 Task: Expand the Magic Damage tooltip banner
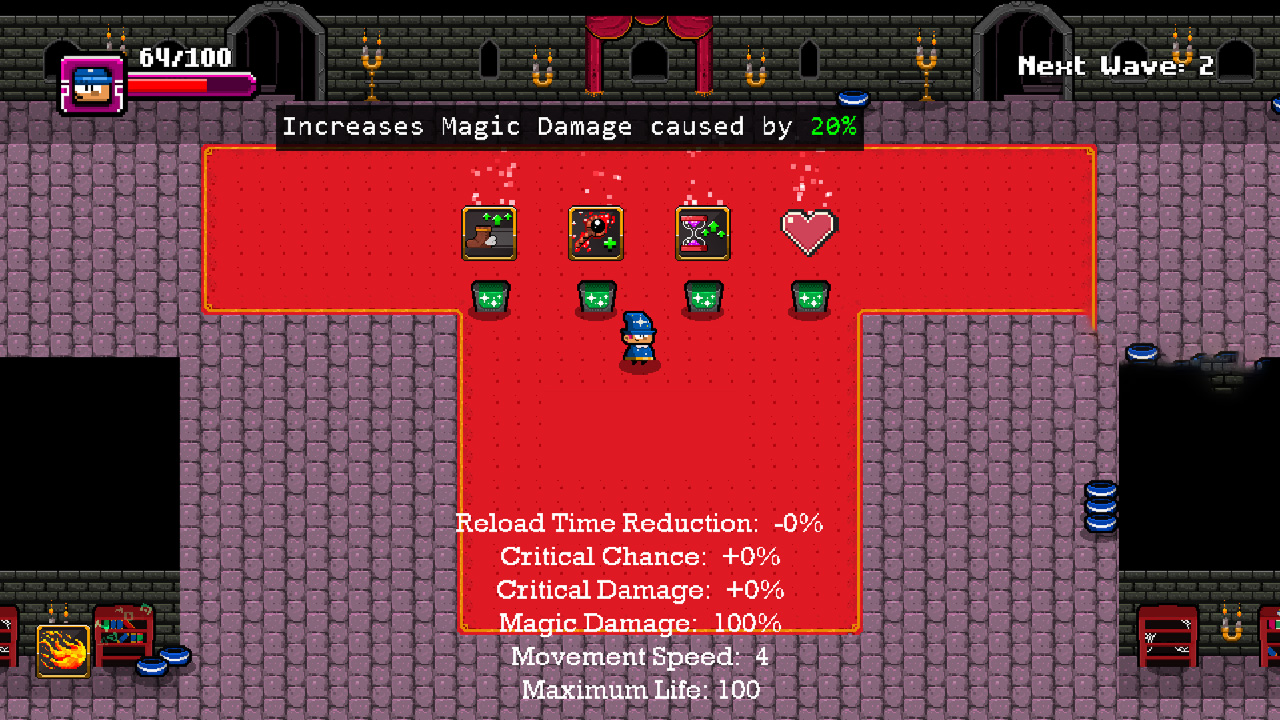tap(571, 126)
